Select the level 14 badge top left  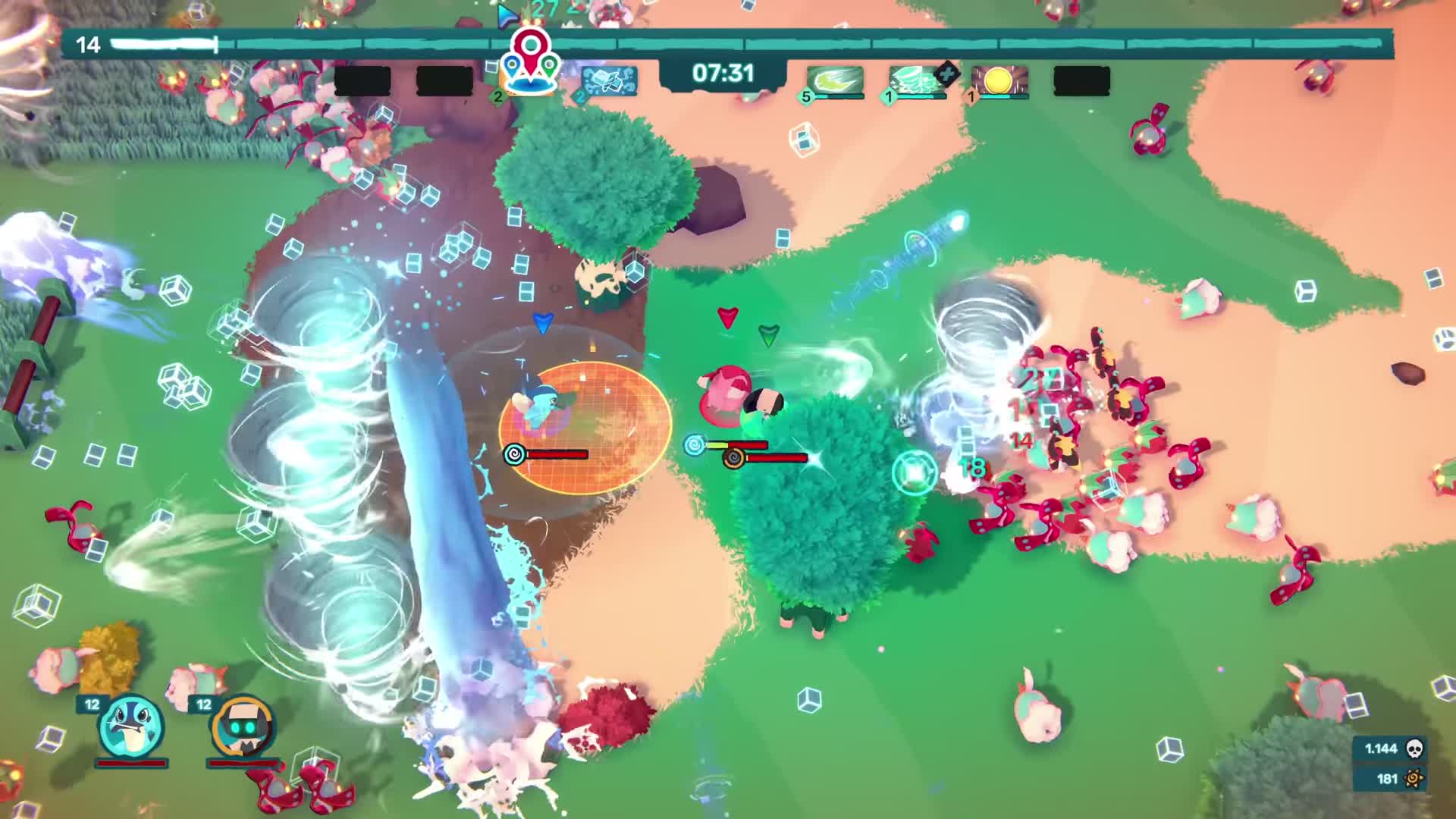(89, 44)
